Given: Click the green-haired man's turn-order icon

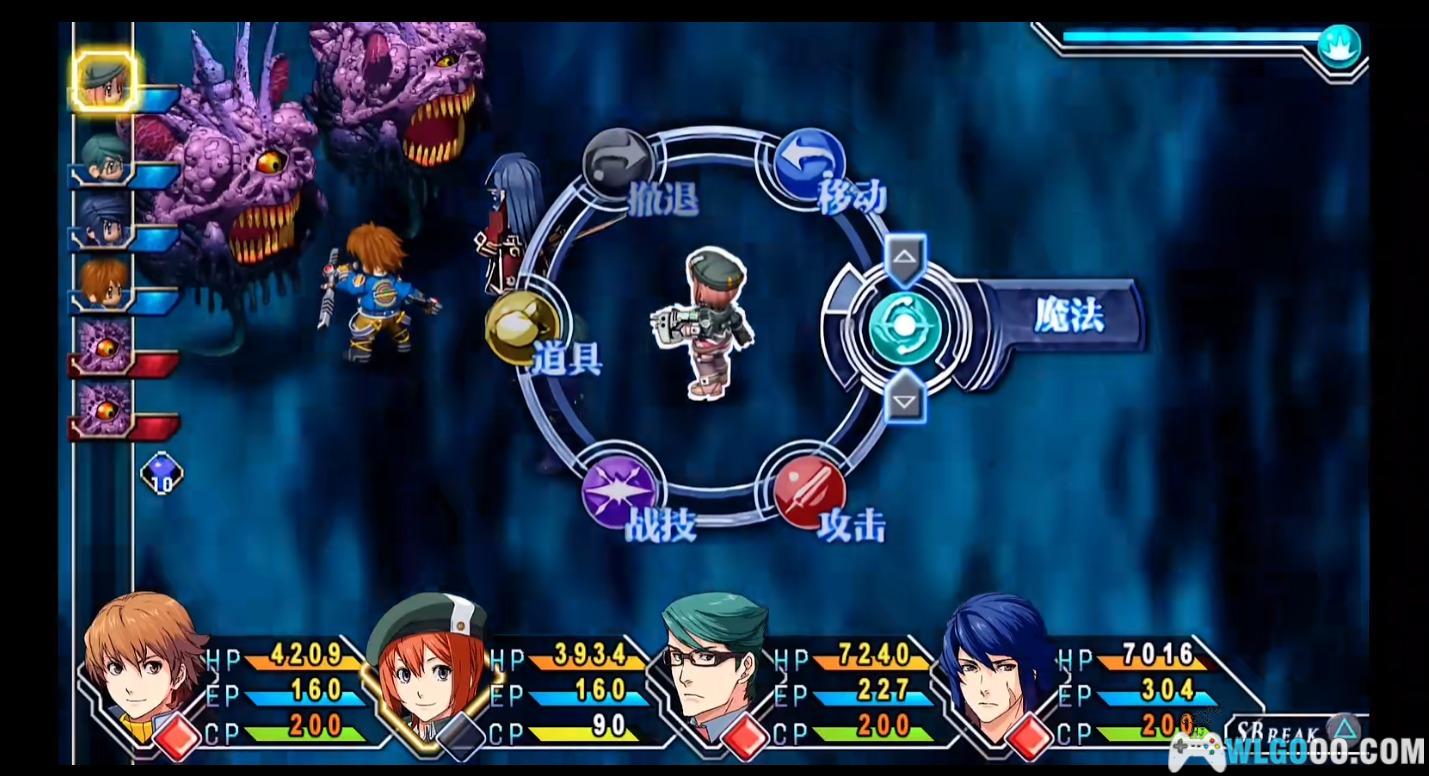Looking at the screenshot, I should 104,159.
